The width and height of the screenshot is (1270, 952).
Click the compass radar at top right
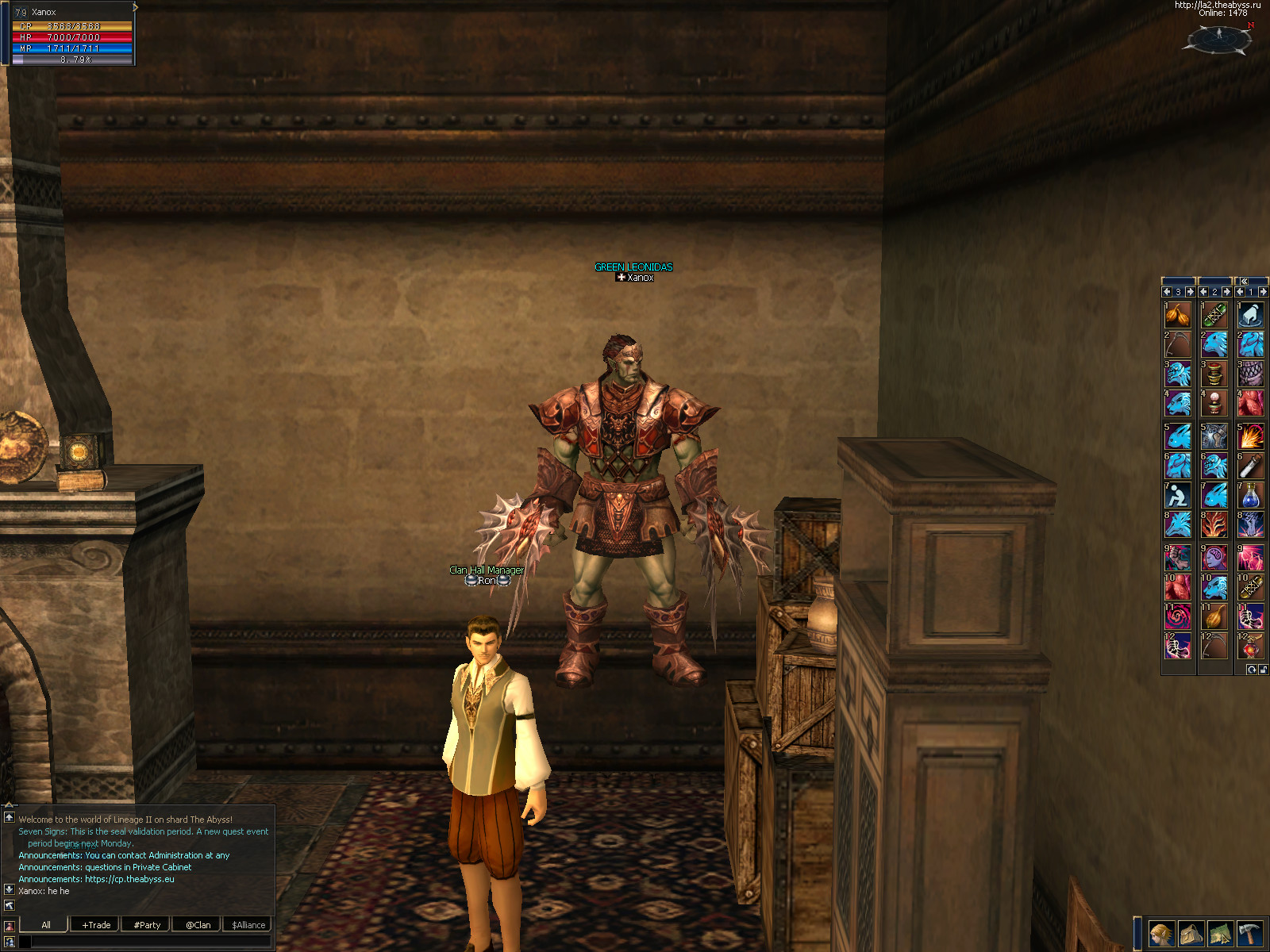coord(1220,38)
